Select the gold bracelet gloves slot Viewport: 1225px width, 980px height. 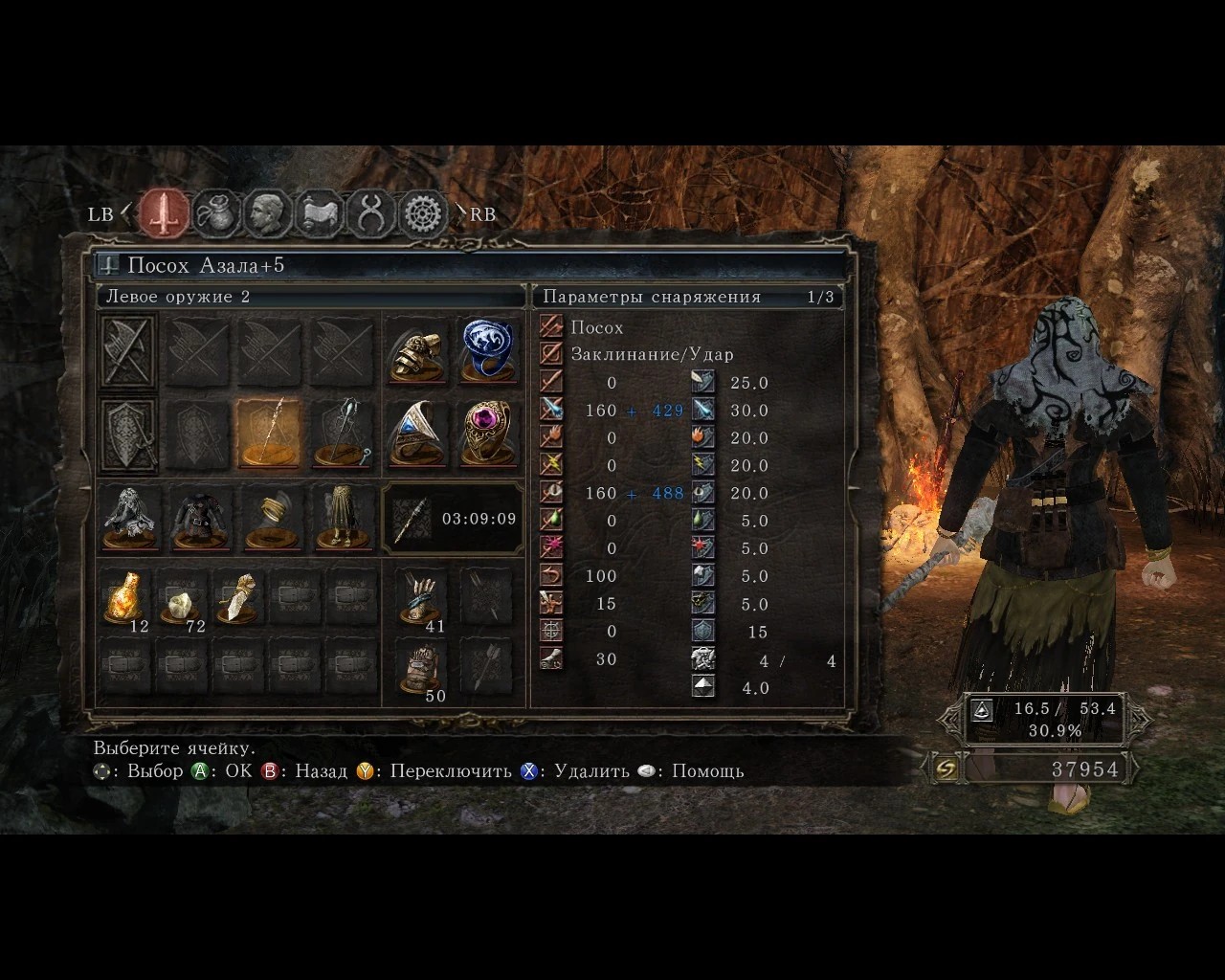coord(270,518)
